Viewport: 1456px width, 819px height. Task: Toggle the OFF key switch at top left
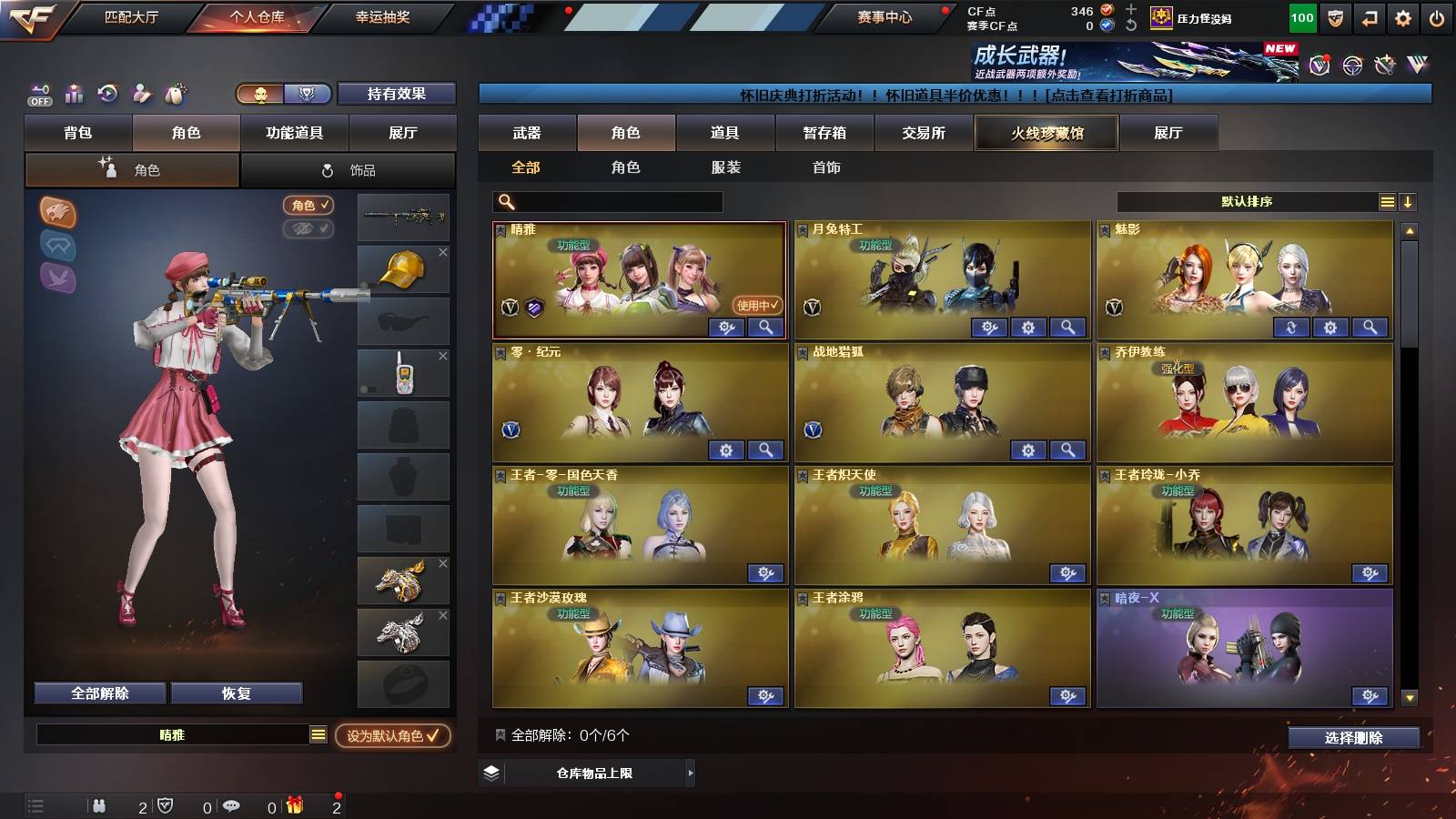point(38,94)
